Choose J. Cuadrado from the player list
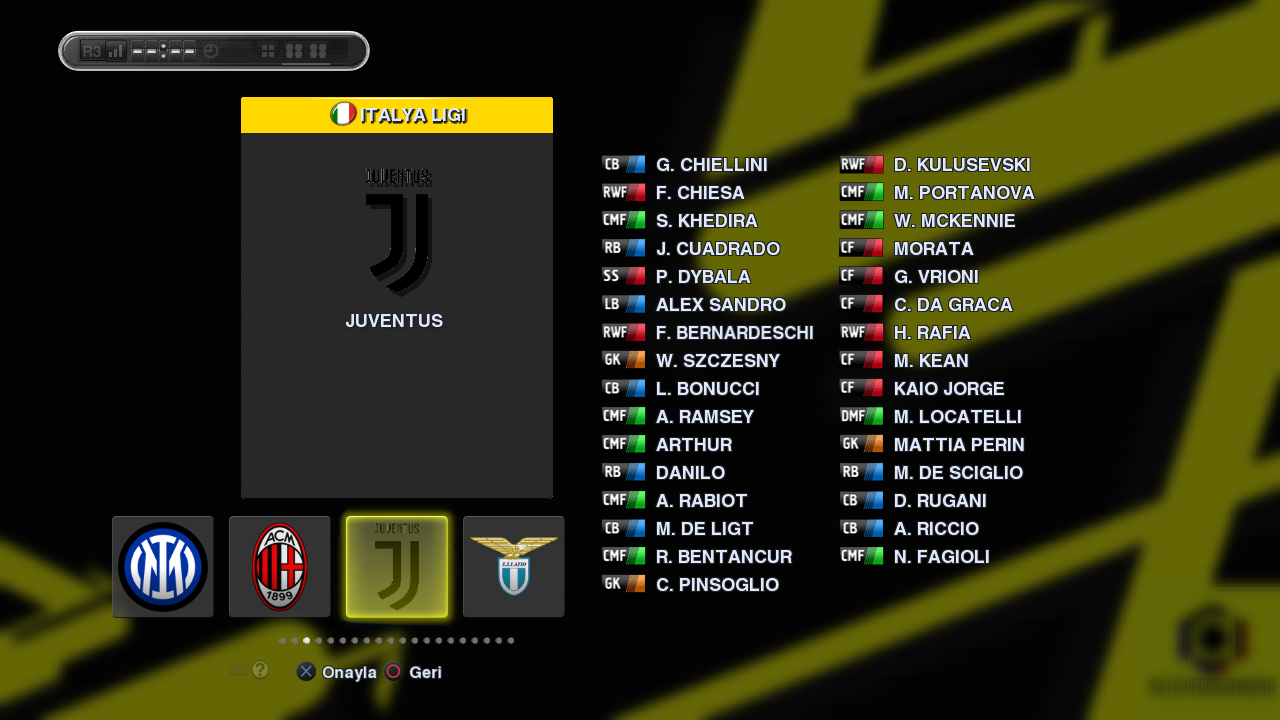Image resolution: width=1280 pixels, height=720 pixels. pyautogui.click(x=717, y=249)
